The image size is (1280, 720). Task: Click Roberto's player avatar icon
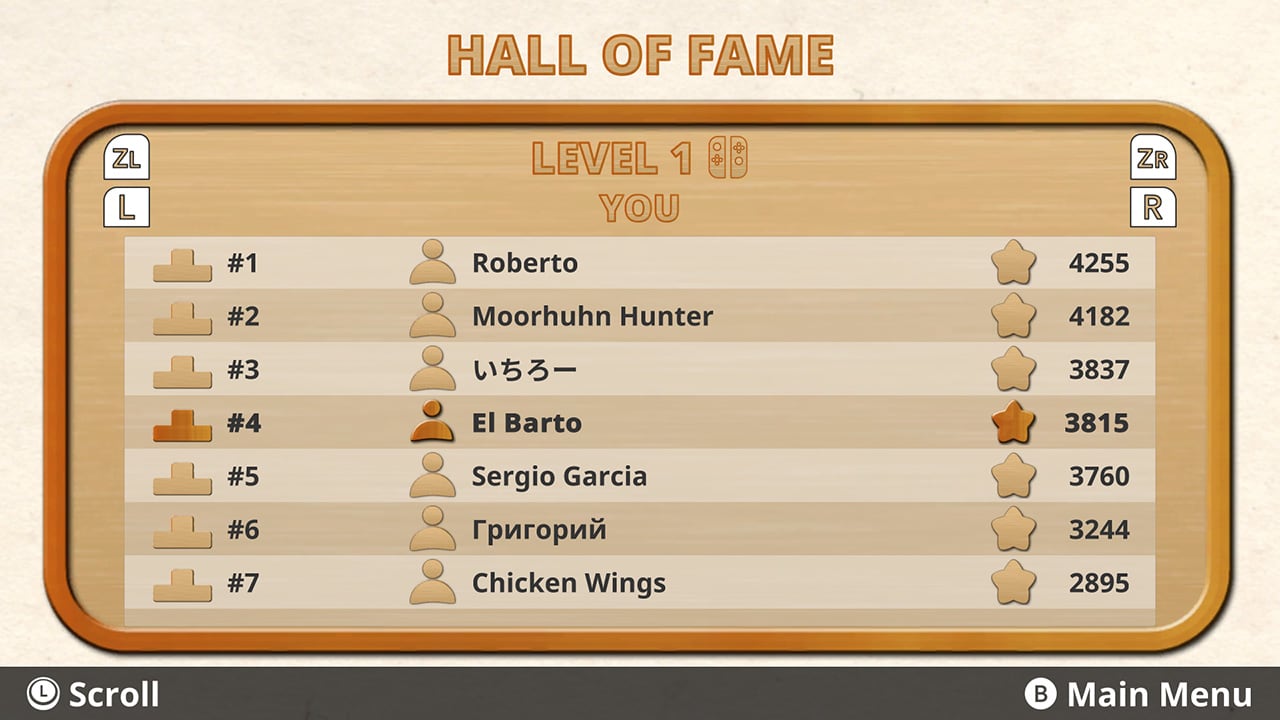click(431, 262)
